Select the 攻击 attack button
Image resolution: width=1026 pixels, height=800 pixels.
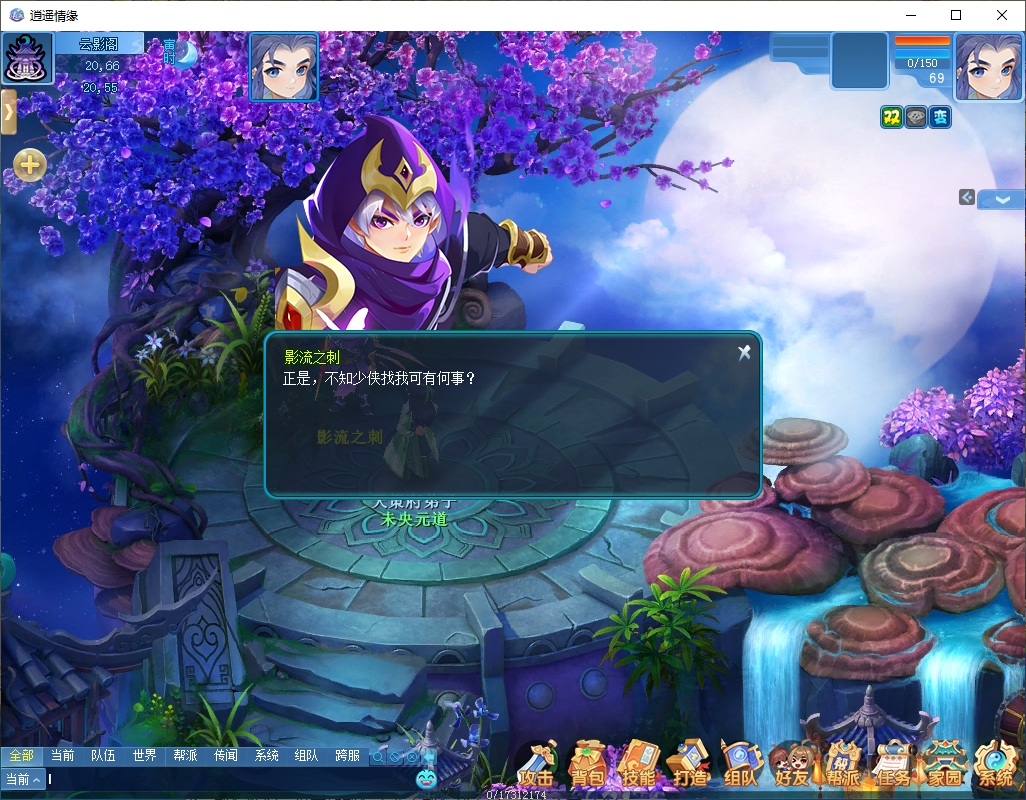coord(537,767)
